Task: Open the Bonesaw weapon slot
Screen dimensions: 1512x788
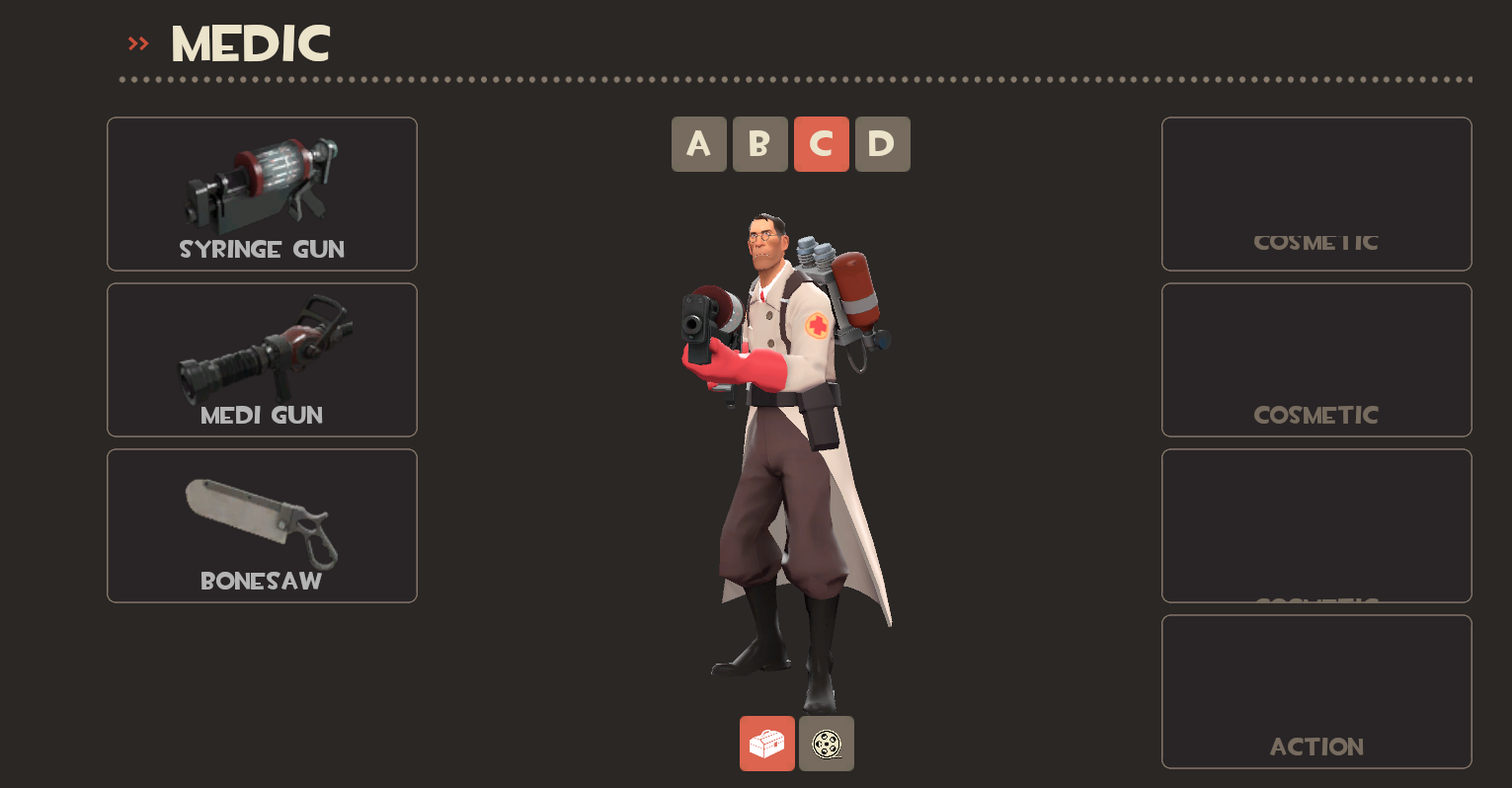Action: pos(261,525)
